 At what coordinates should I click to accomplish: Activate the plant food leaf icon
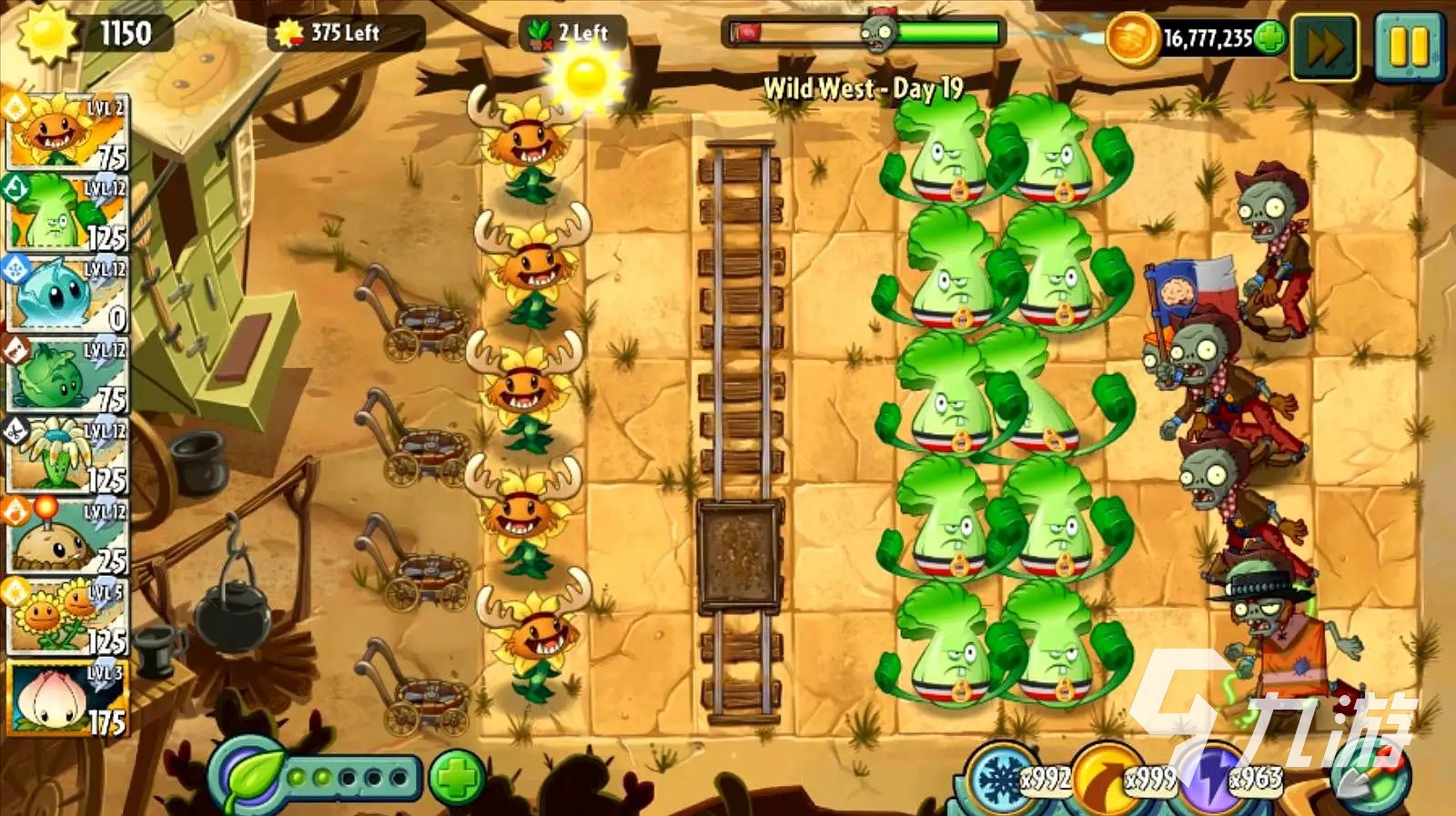pyautogui.click(x=248, y=778)
